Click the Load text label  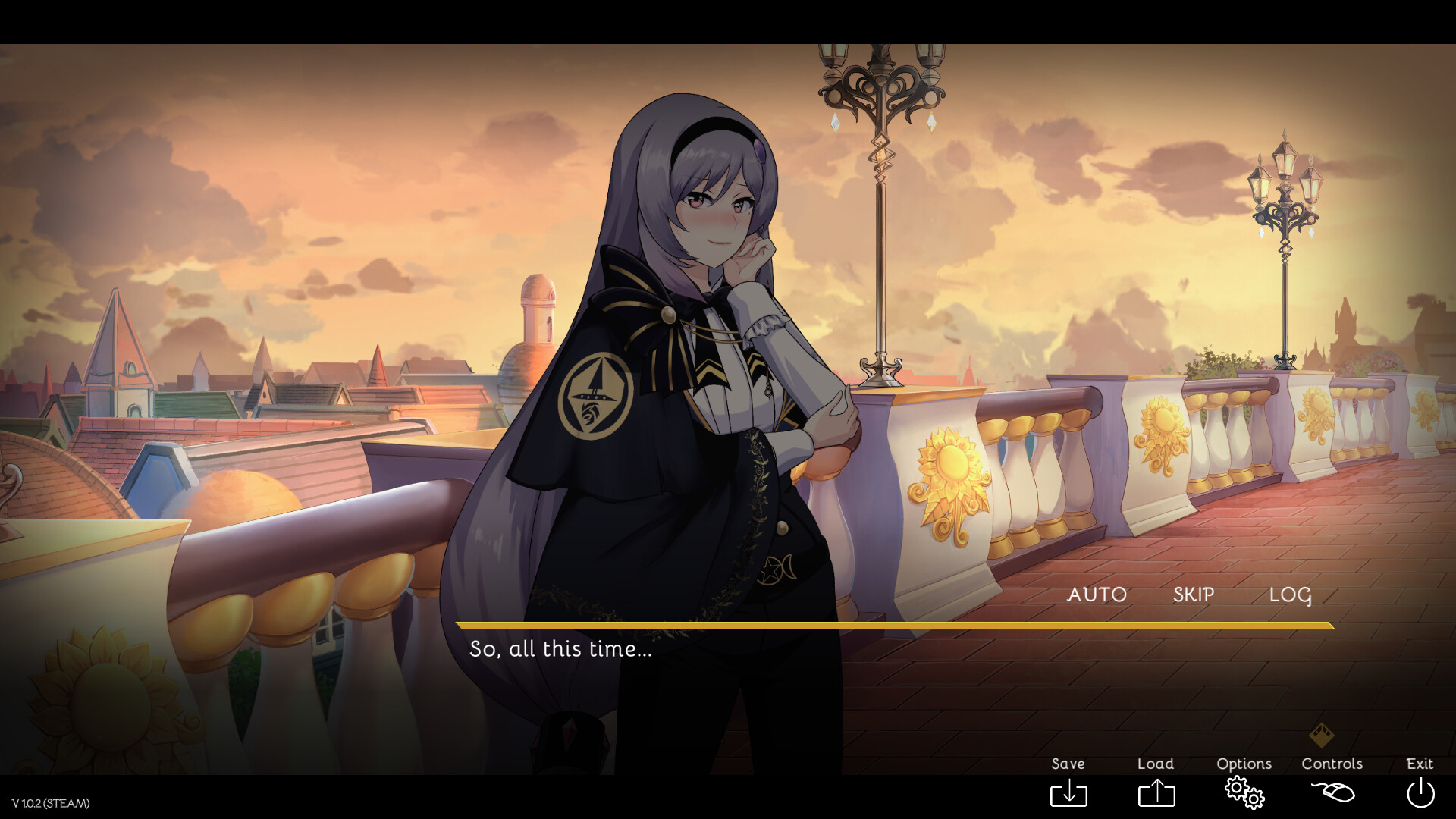click(1155, 764)
